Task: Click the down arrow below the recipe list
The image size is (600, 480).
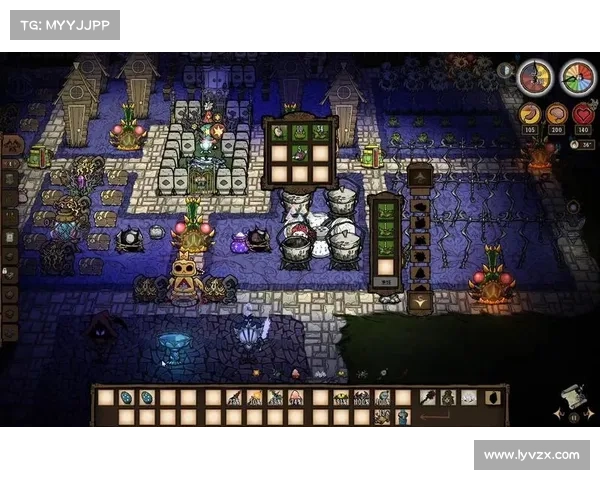Action: tap(420, 300)
